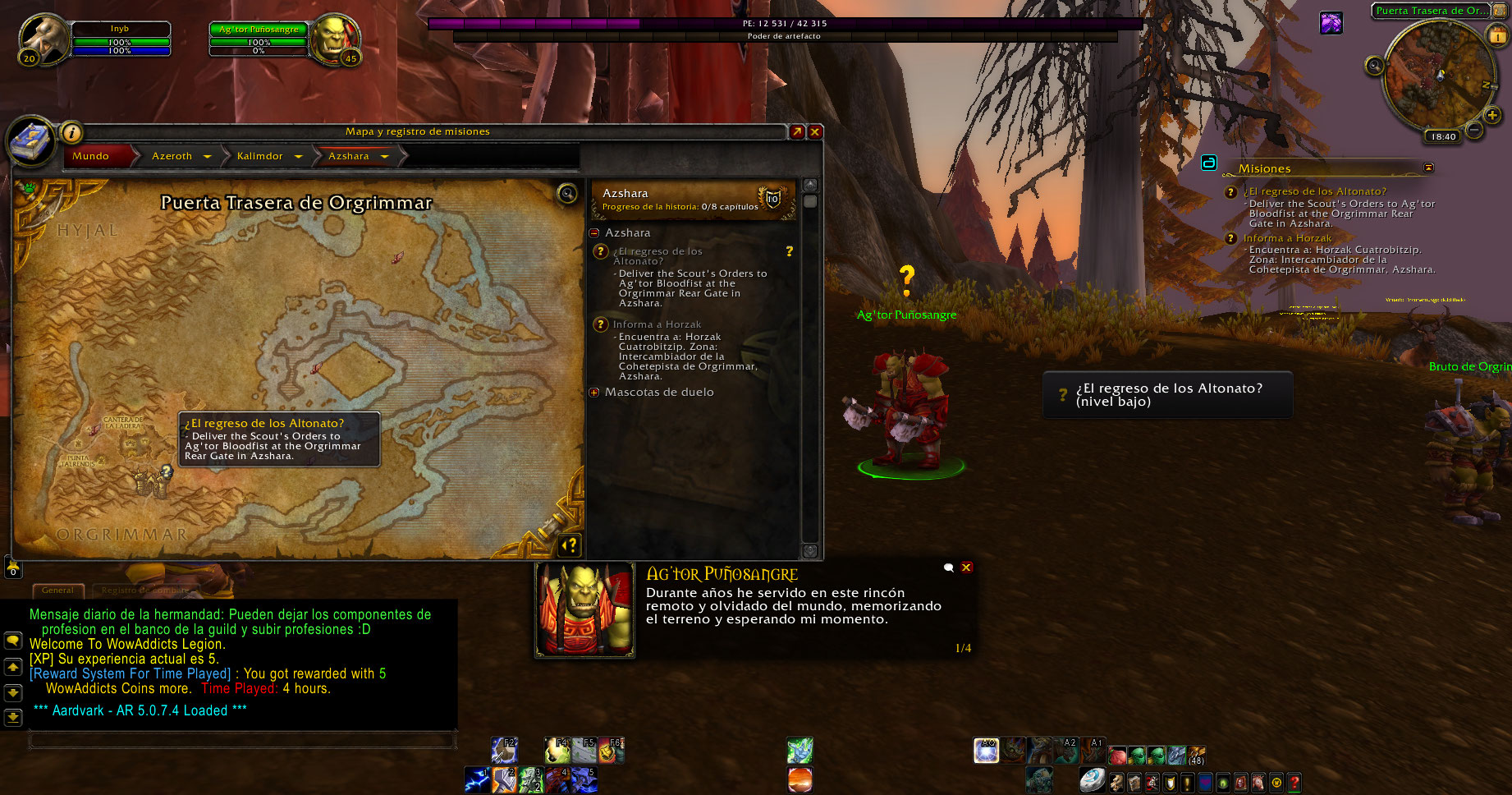Open the map info button with the i icon
The image size is (1512, 795).
pos(72,132)
